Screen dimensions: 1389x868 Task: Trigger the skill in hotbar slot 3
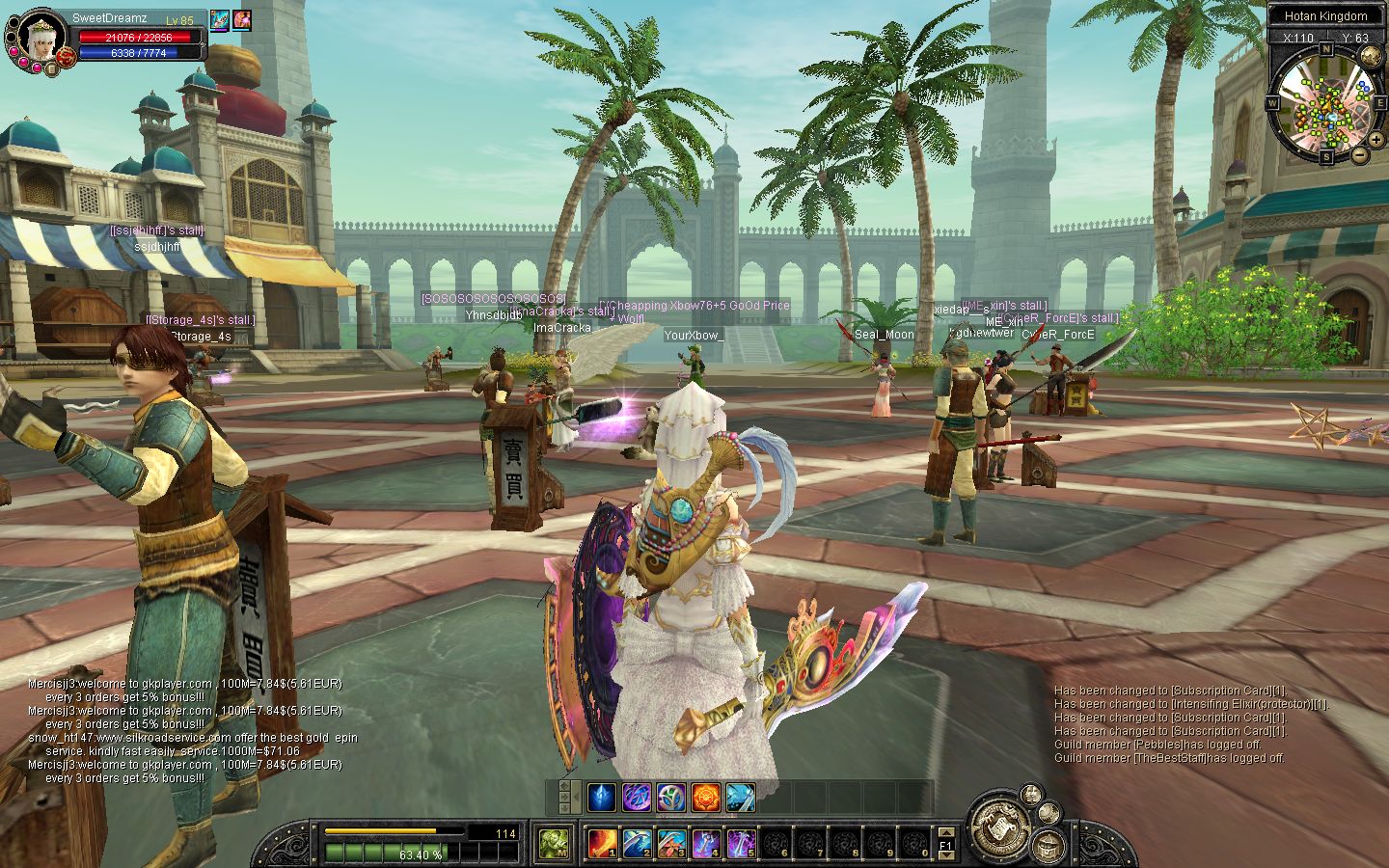click(x=671, y=844)
